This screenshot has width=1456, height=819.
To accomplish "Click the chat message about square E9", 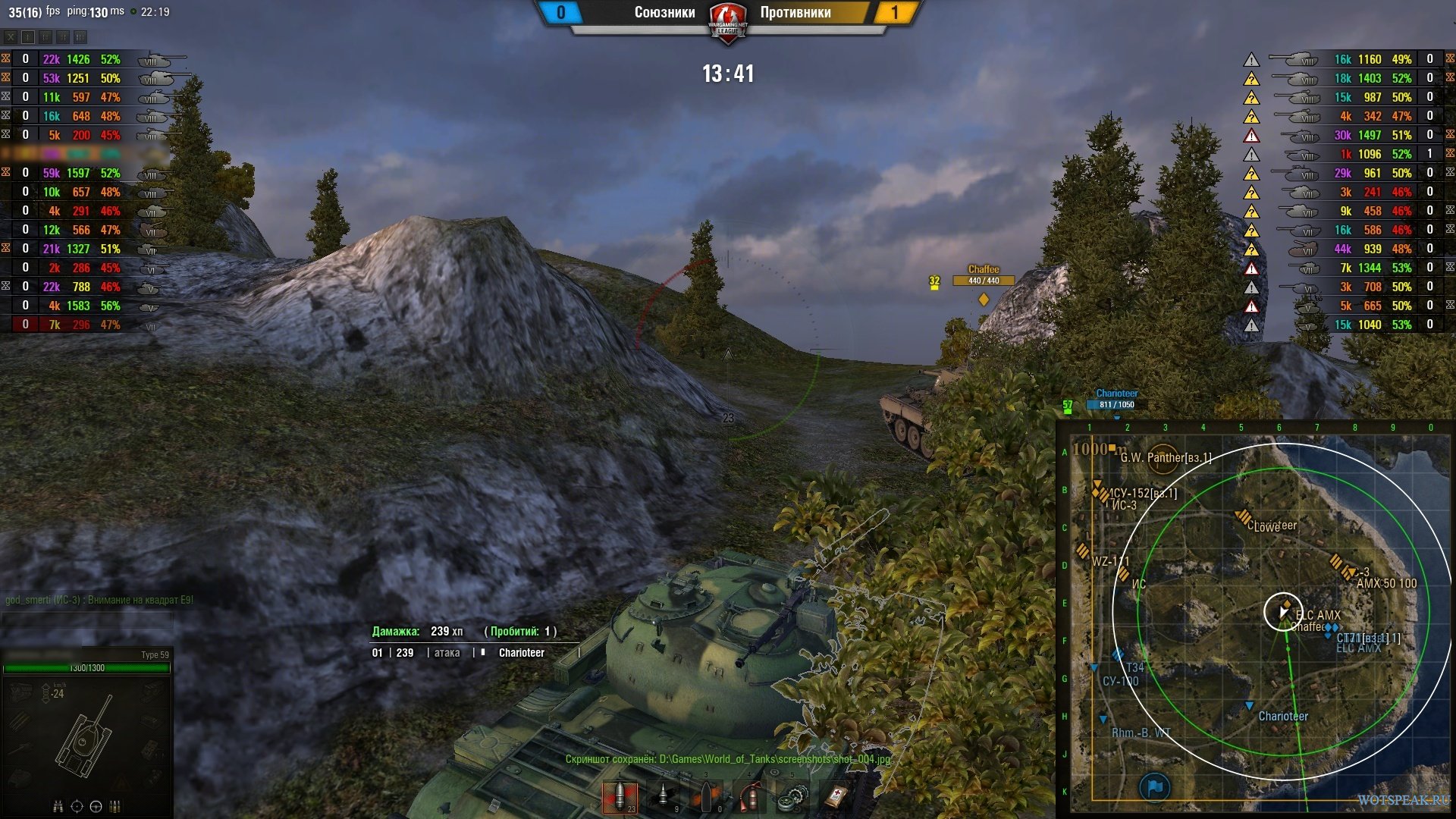I will 100,600.
